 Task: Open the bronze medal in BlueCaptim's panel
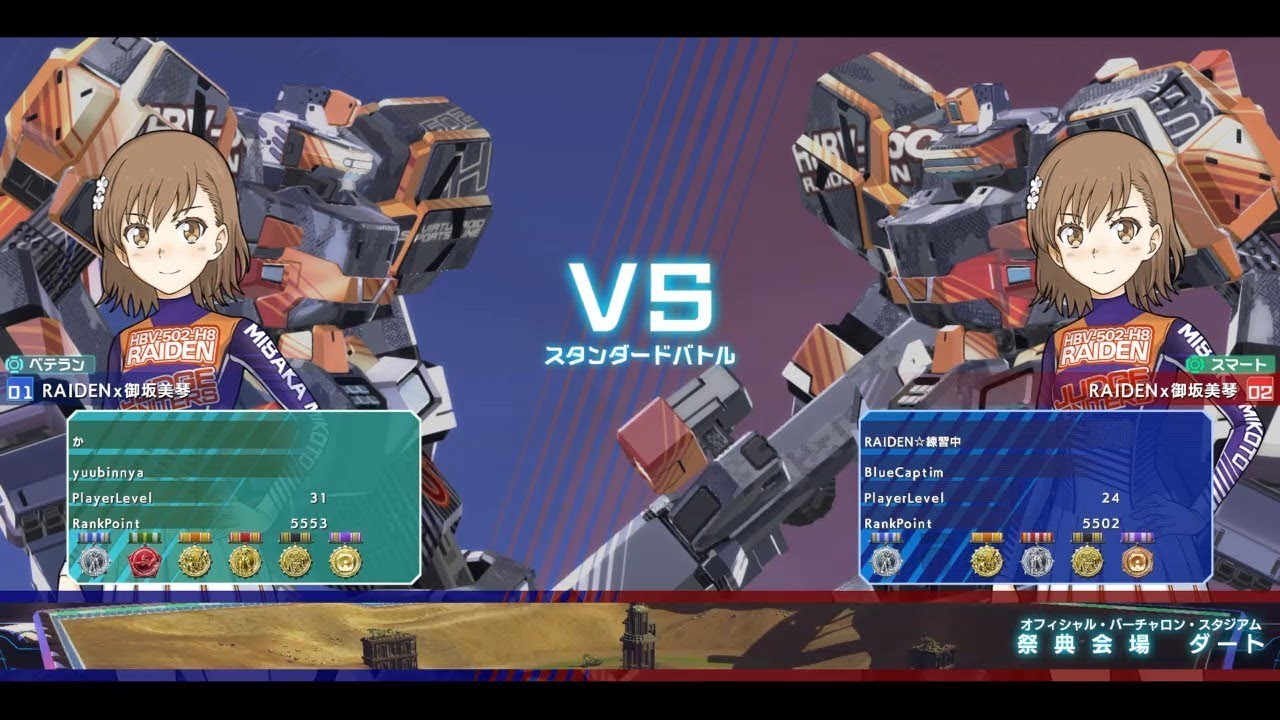1138,558
